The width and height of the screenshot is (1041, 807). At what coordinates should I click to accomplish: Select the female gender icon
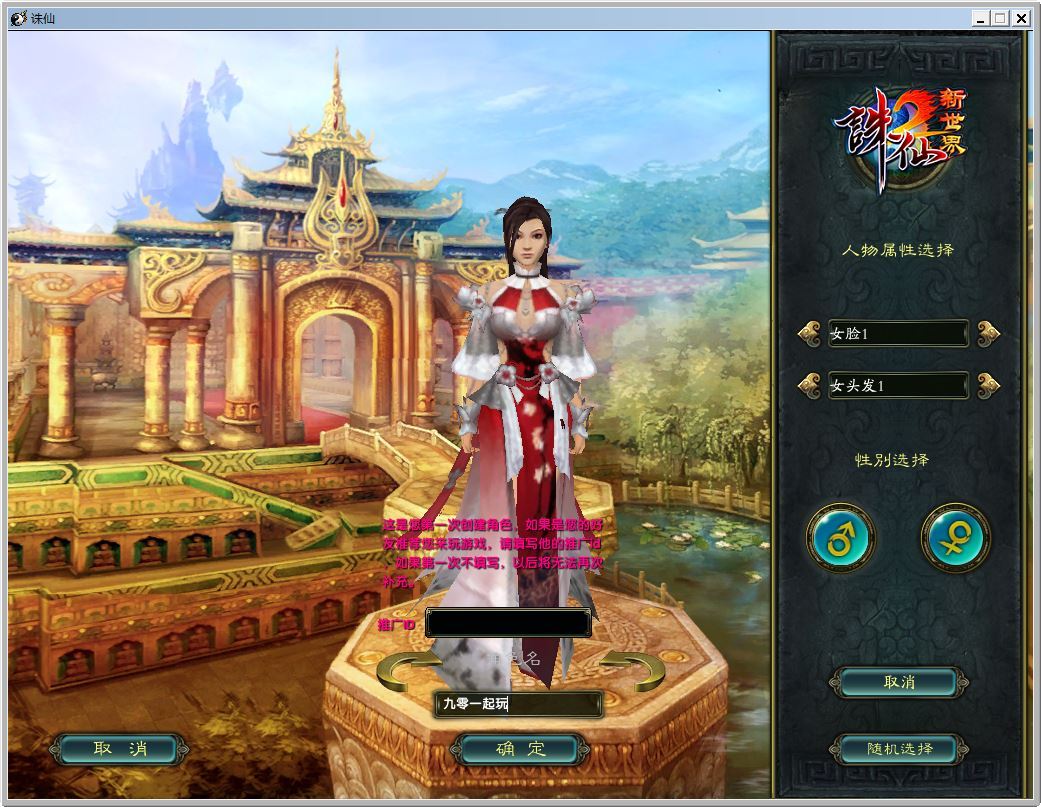(x=955, y=538)
